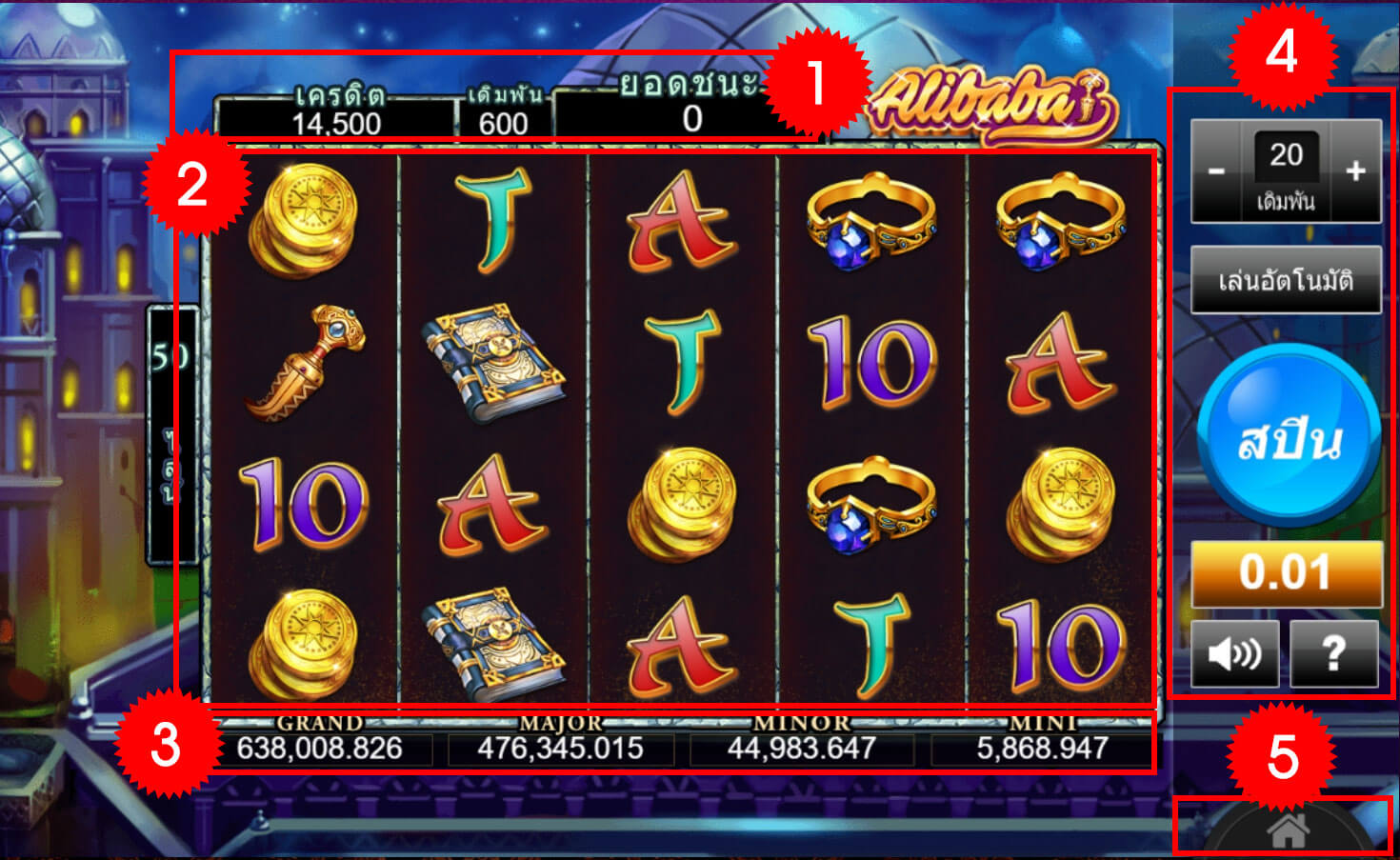Screen dimensions: 1400x860
Task: Select the MINI jackpot amount 5,868.947
Action: coord(1040,749)
